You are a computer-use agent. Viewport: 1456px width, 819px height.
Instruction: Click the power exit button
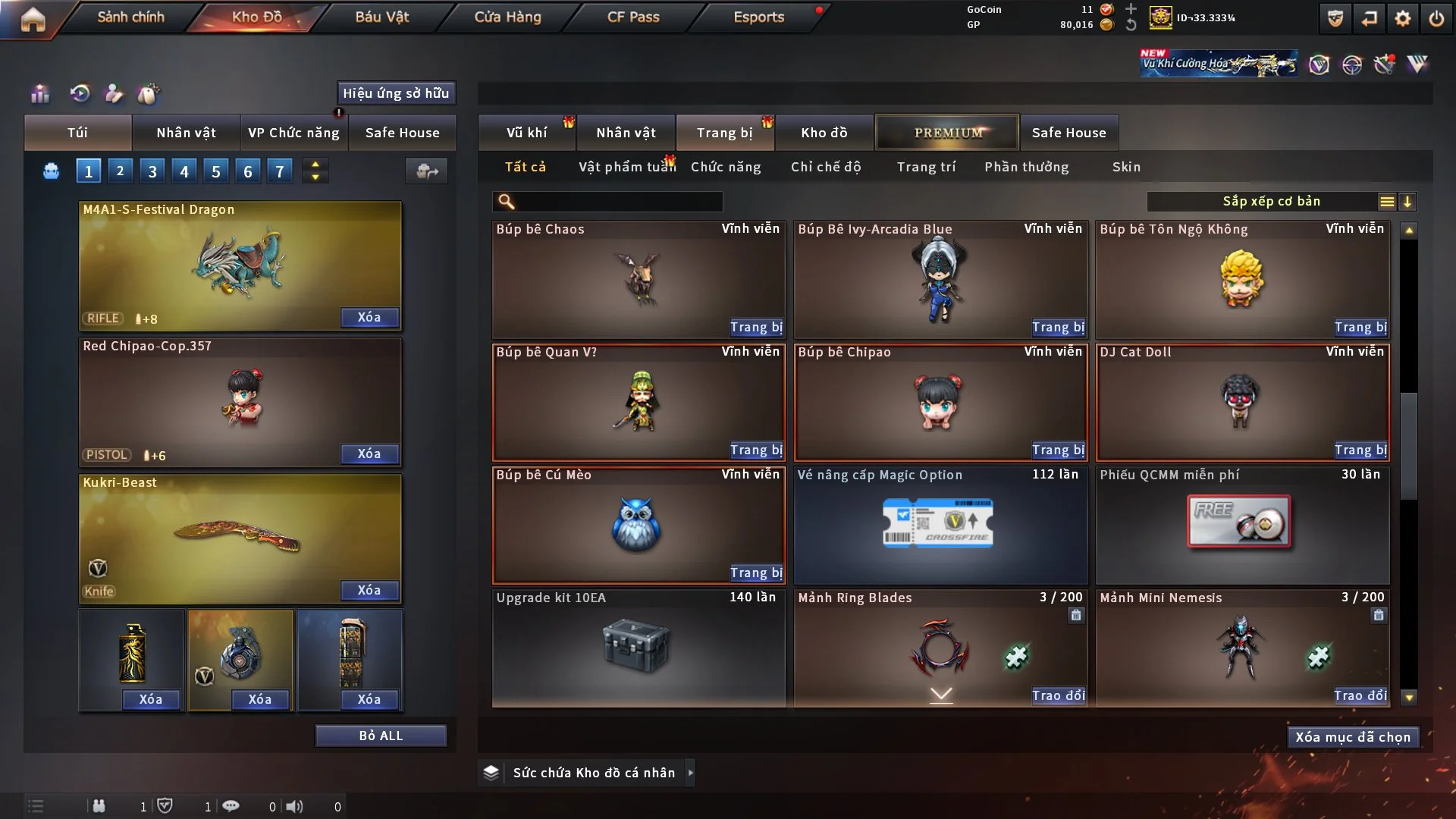click(x=1436, y=18)
